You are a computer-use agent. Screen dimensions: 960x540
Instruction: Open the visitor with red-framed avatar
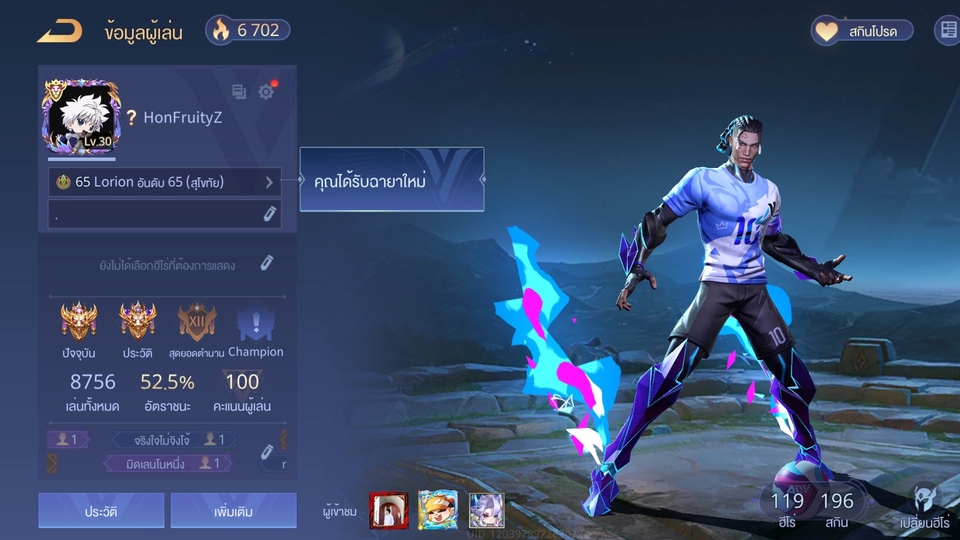386,510
